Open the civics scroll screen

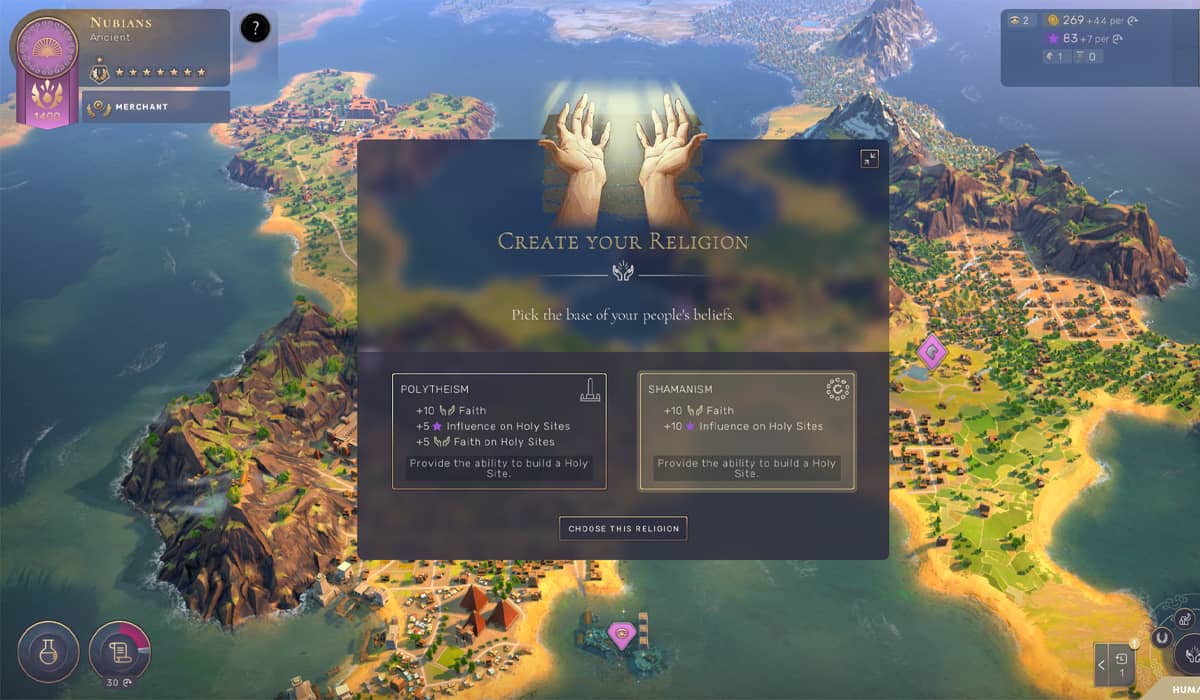pos(119,652)
